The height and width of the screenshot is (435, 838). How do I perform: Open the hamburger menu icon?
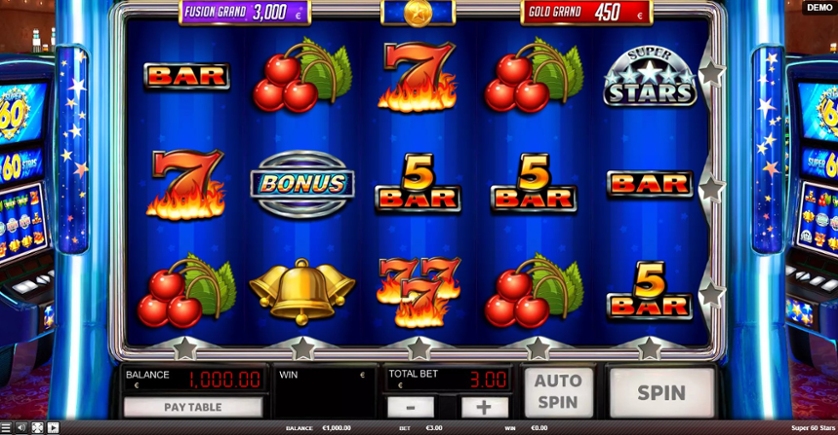point(8,428)
